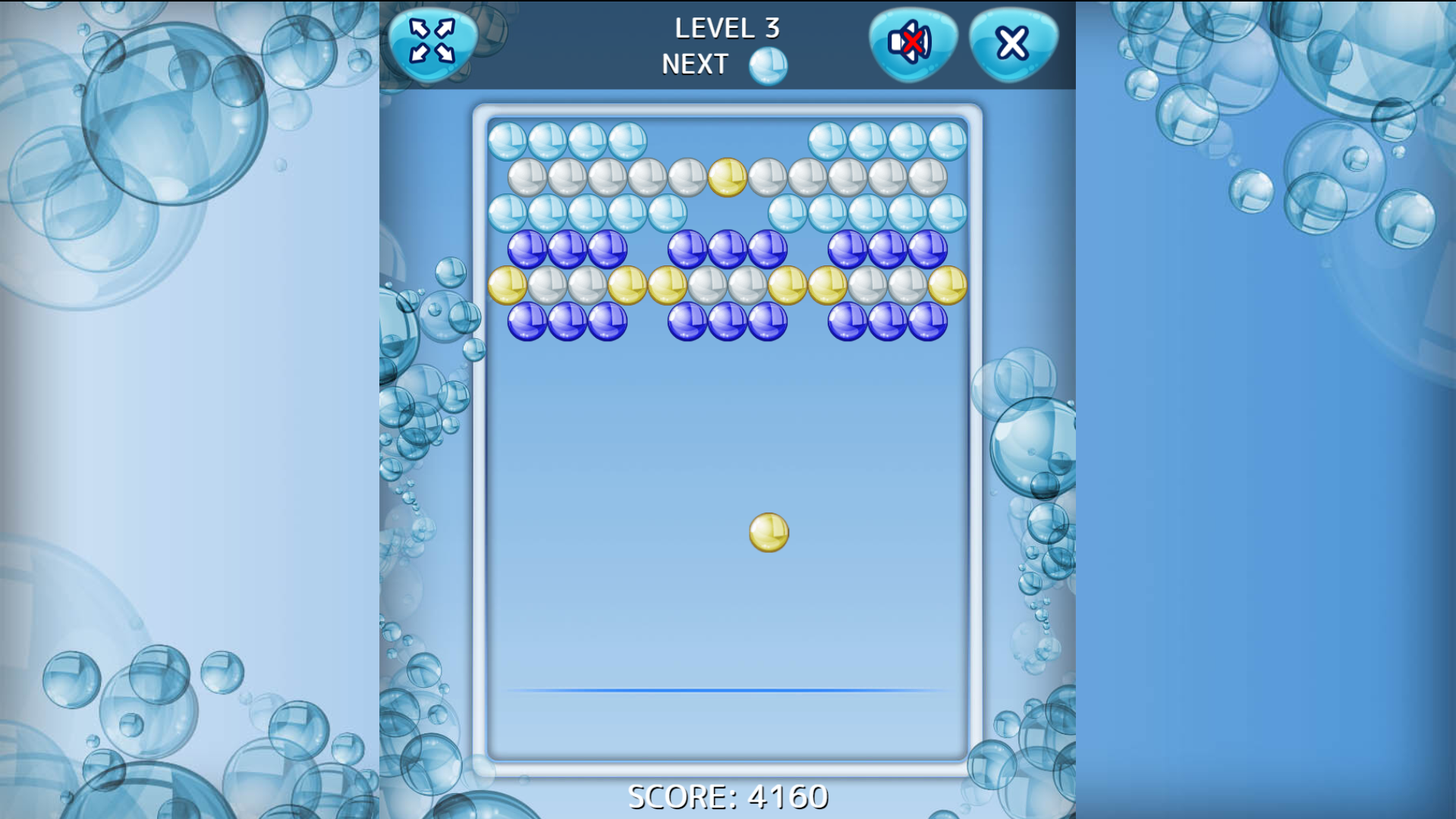Click the NEXT bubble preview
This screenshot has height=819, width=1456.
click(x=768, y=64)
